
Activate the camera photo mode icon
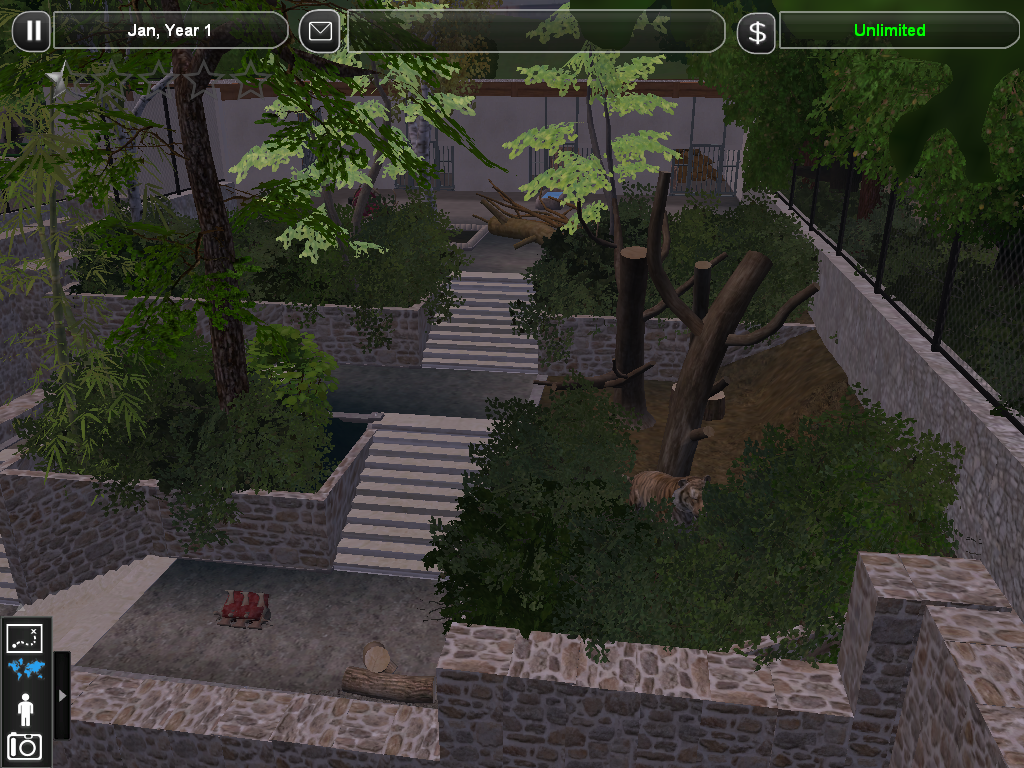[25, 745]
